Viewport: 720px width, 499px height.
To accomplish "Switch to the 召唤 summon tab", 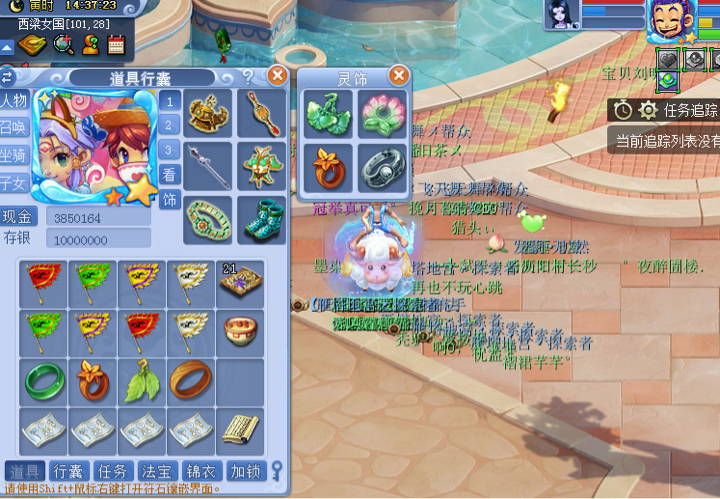I will (x=15, y=128).
